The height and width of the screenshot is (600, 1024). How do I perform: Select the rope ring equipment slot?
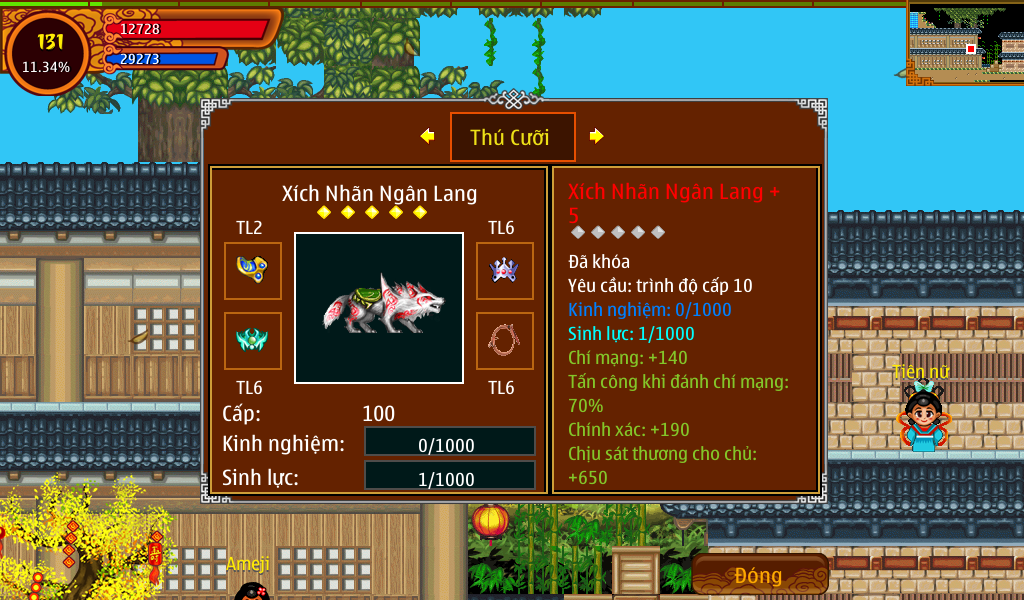pos(504,341)
